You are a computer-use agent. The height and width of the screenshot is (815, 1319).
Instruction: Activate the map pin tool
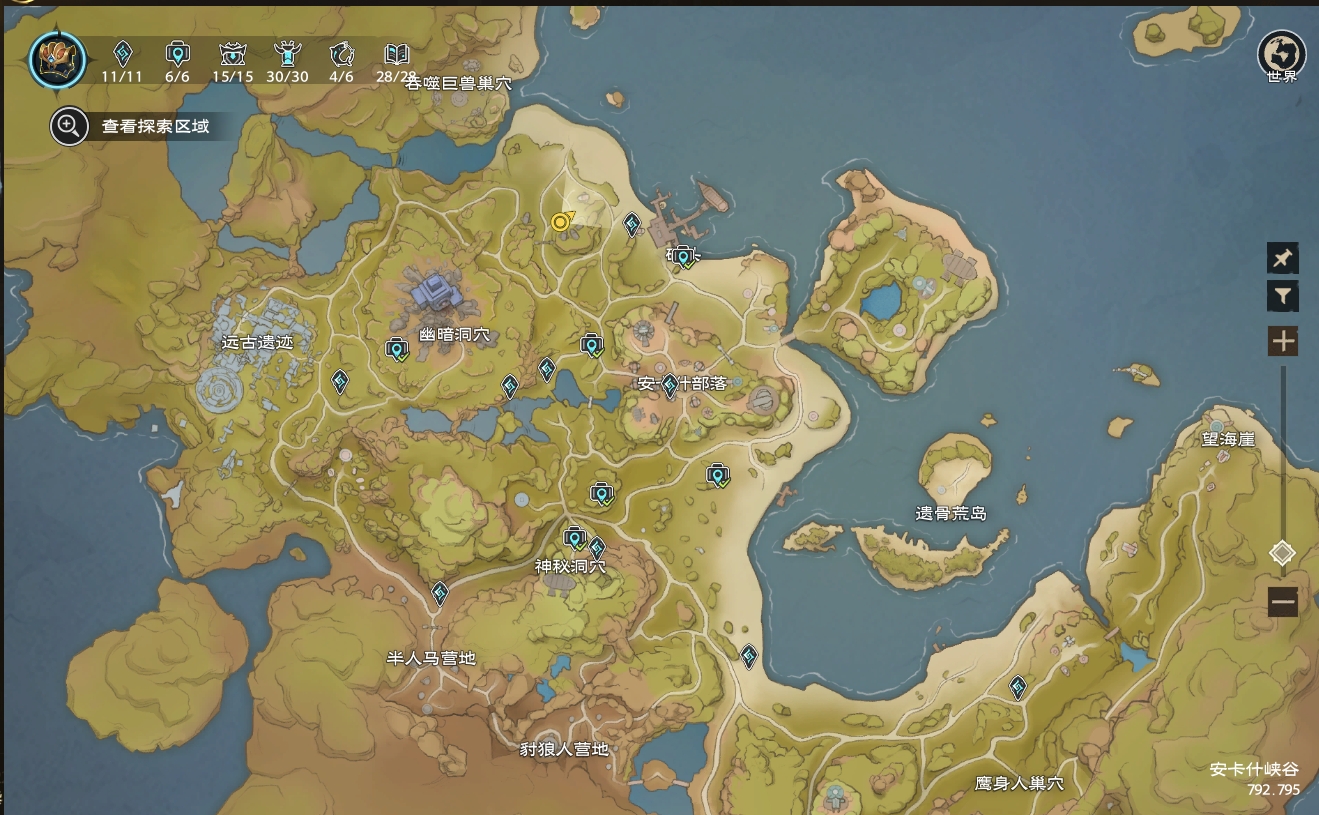pos(1282,258)
